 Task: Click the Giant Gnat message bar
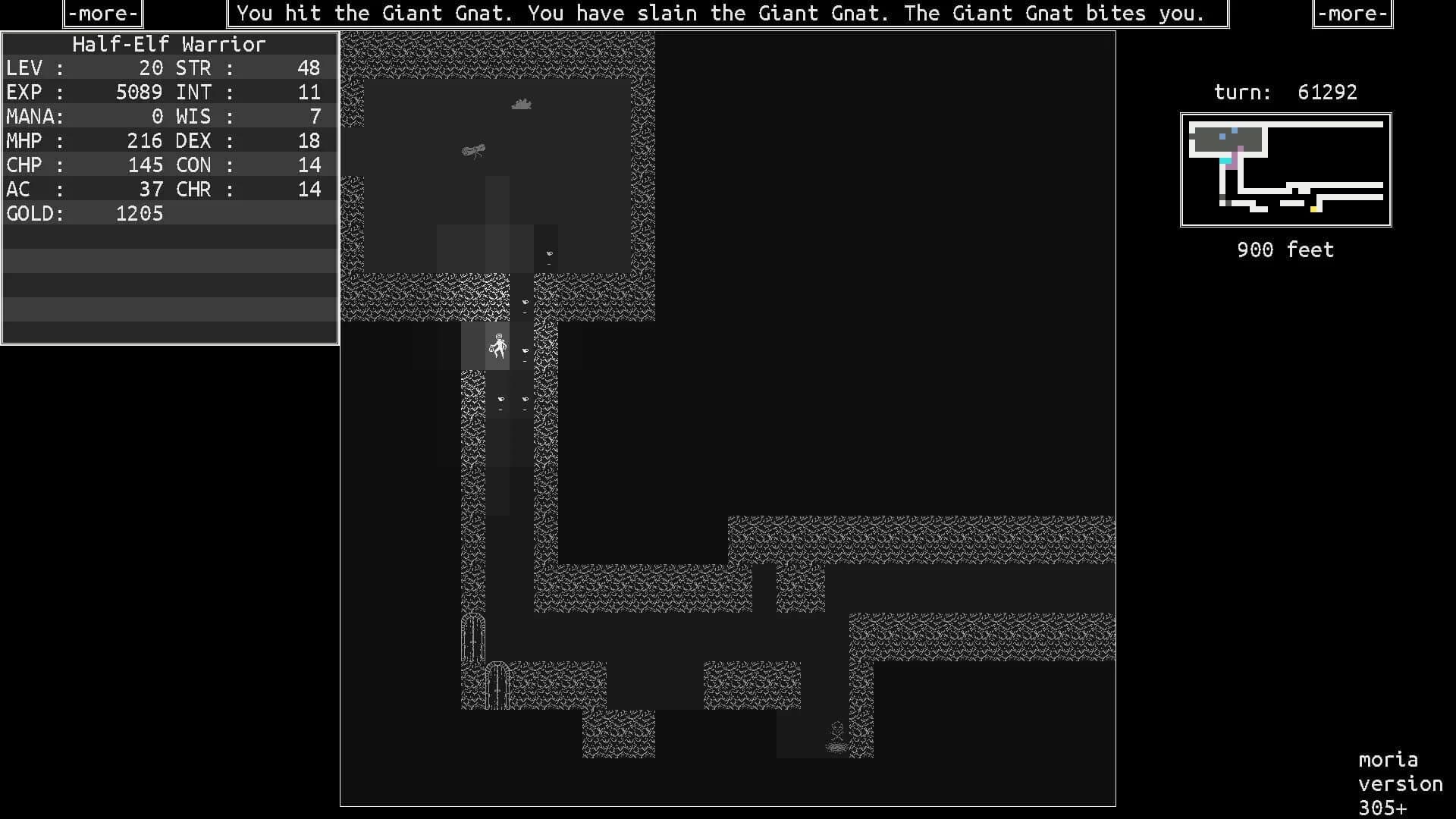(725, 13)
